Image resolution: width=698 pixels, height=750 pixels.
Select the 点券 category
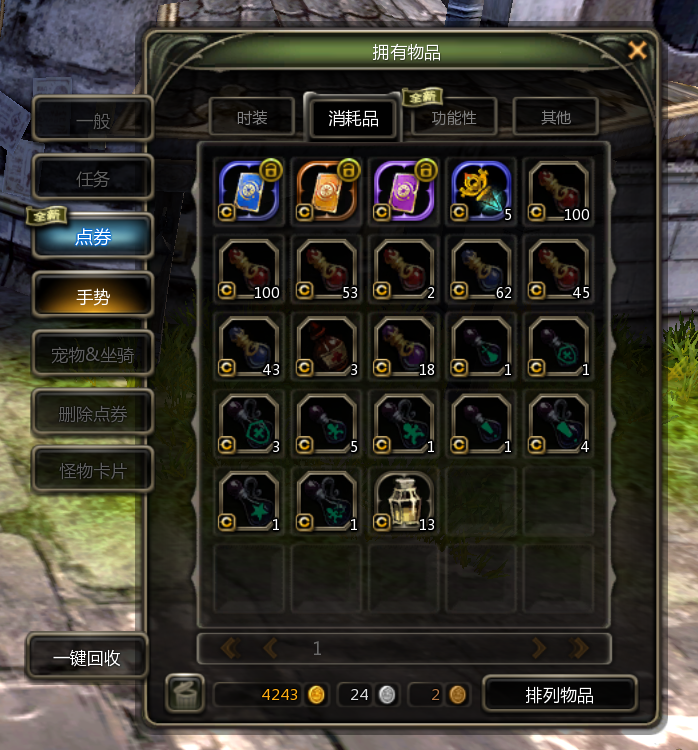tap(93, 237)
